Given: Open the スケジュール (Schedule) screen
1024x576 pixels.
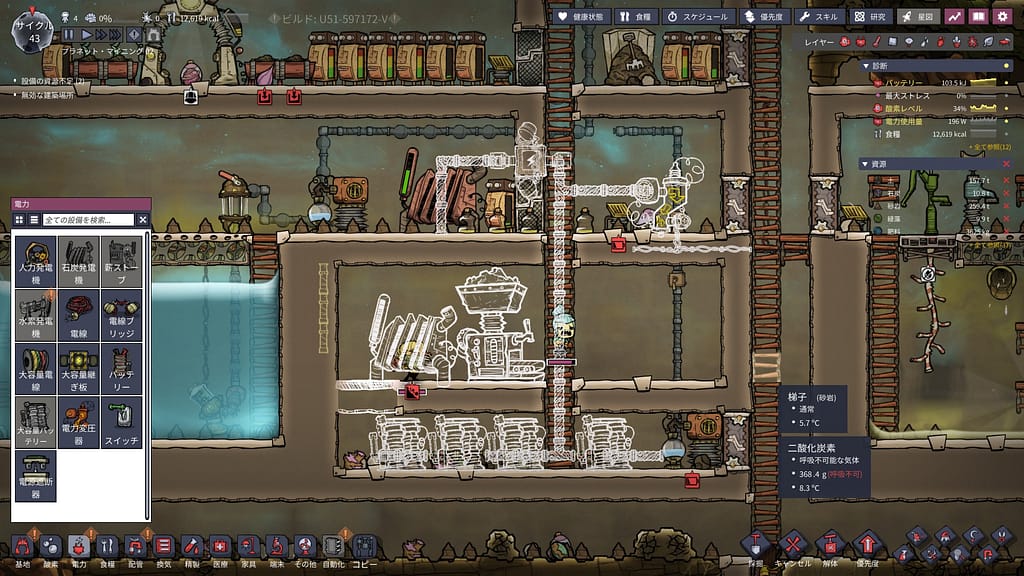Looking at the screenshot, I should click(x=699, y=17).
